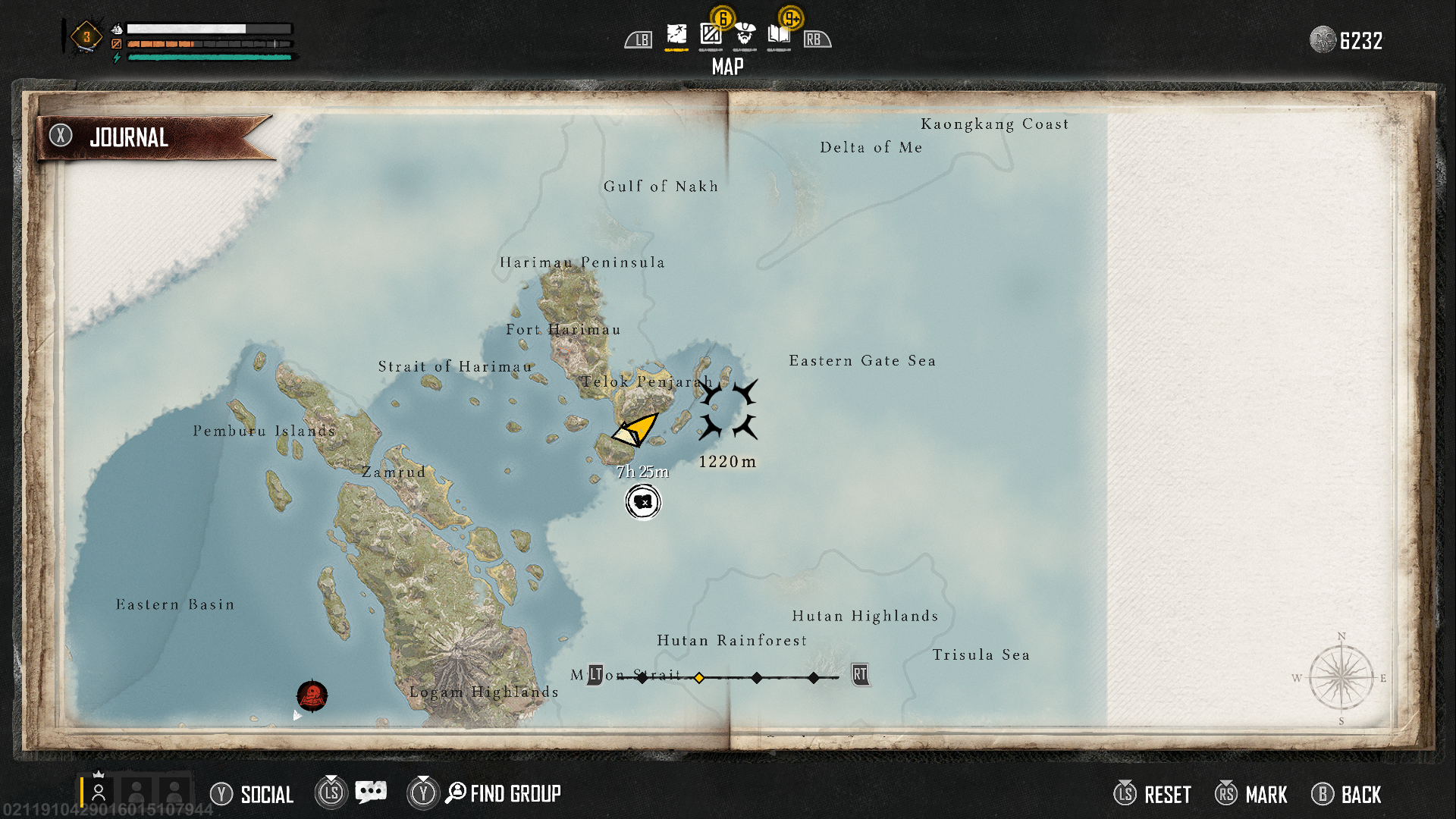Select the leader party slot with crown icon
The image size is (1456, 819).
click(x=98, y=791)
